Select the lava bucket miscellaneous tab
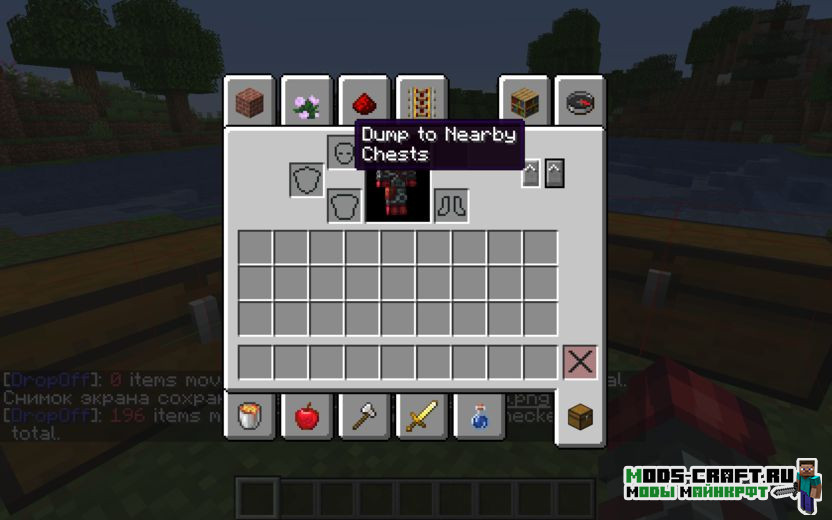This screenshot has height=520, width=832. point(249,416)
